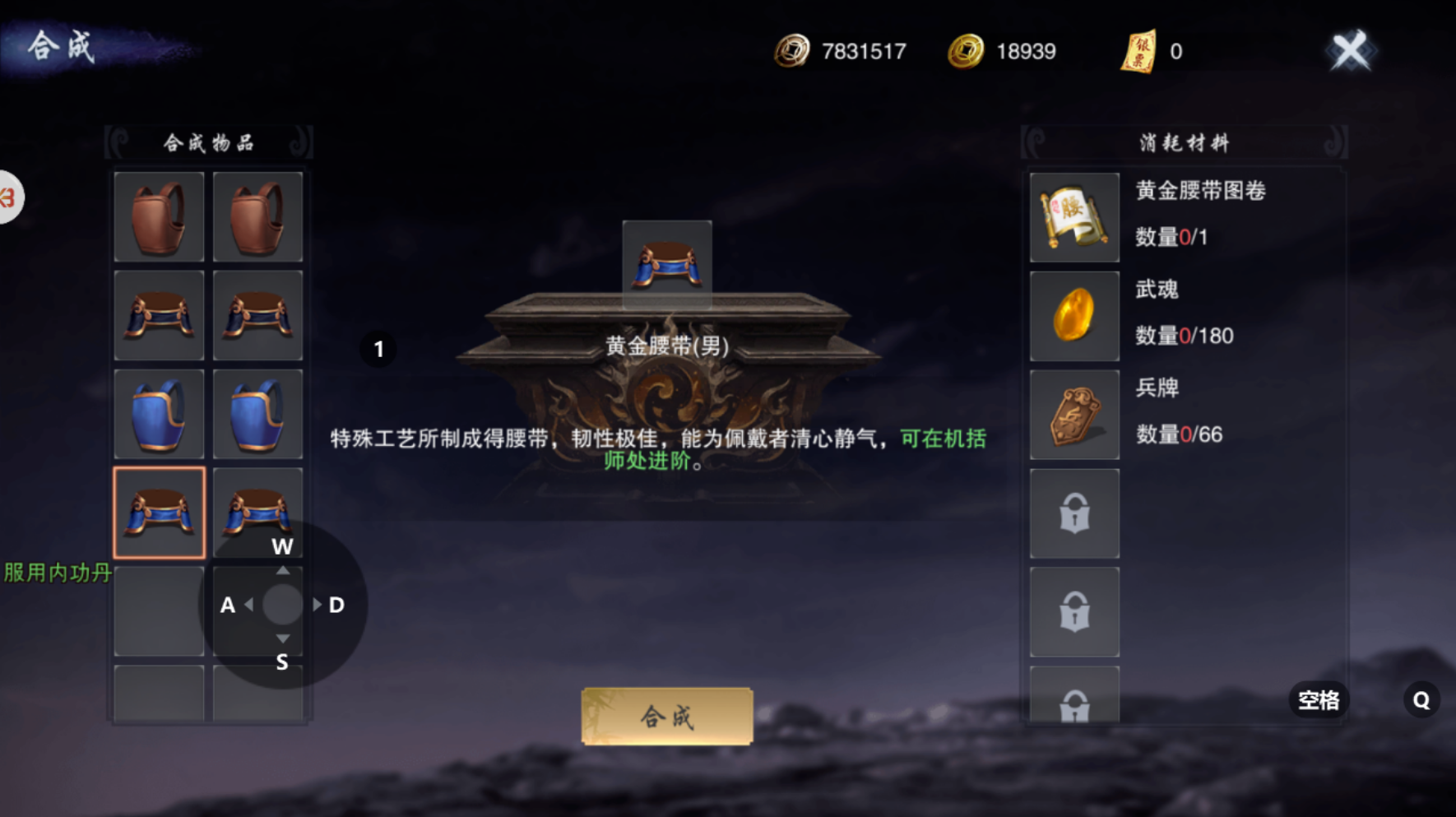Select the highlighted blue belt in item grid
The height and width of the screenshot is (817, 1456).
(x=158, y=512)
